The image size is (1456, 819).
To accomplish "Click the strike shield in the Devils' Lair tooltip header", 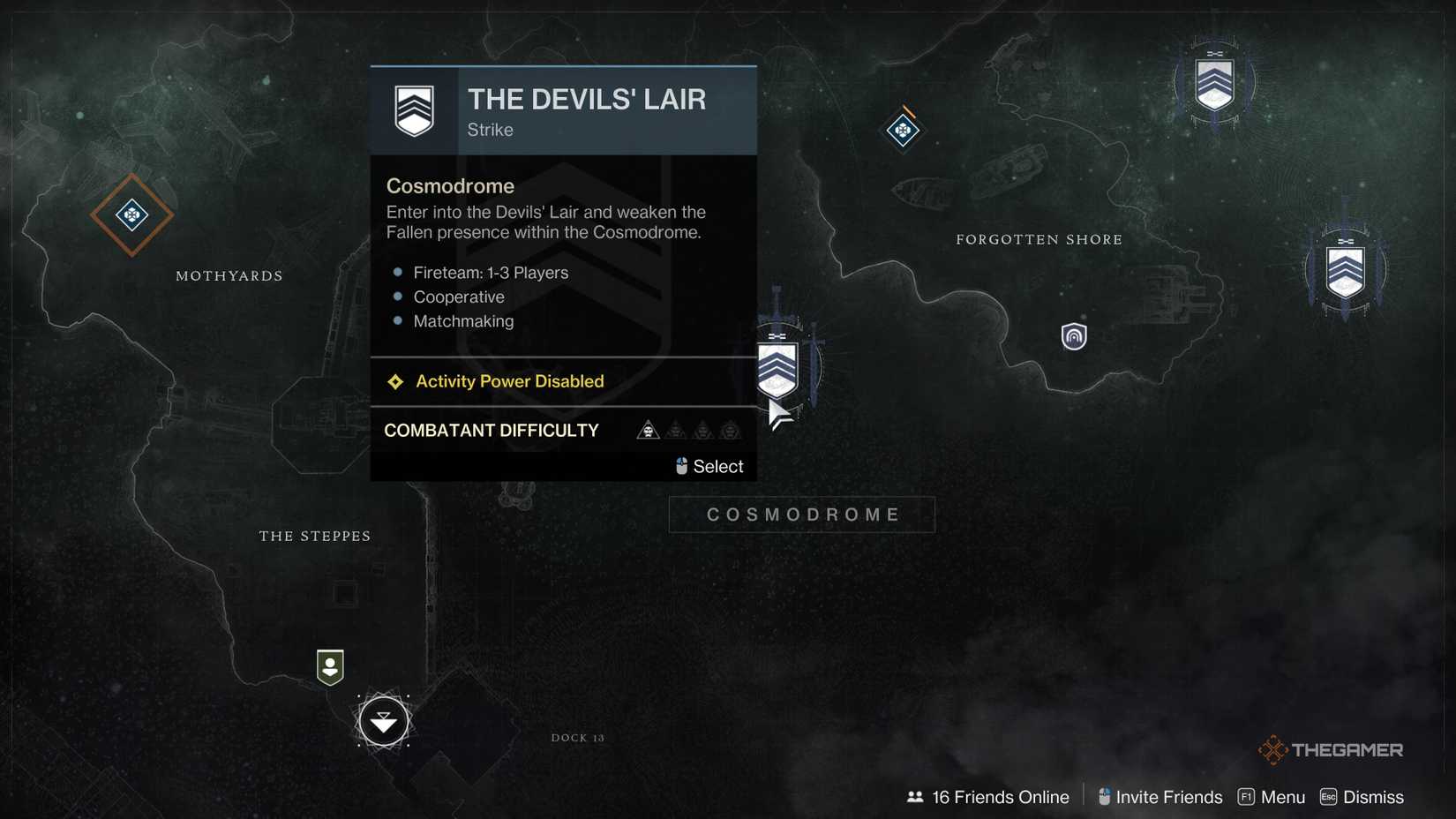I will point(414,109).
